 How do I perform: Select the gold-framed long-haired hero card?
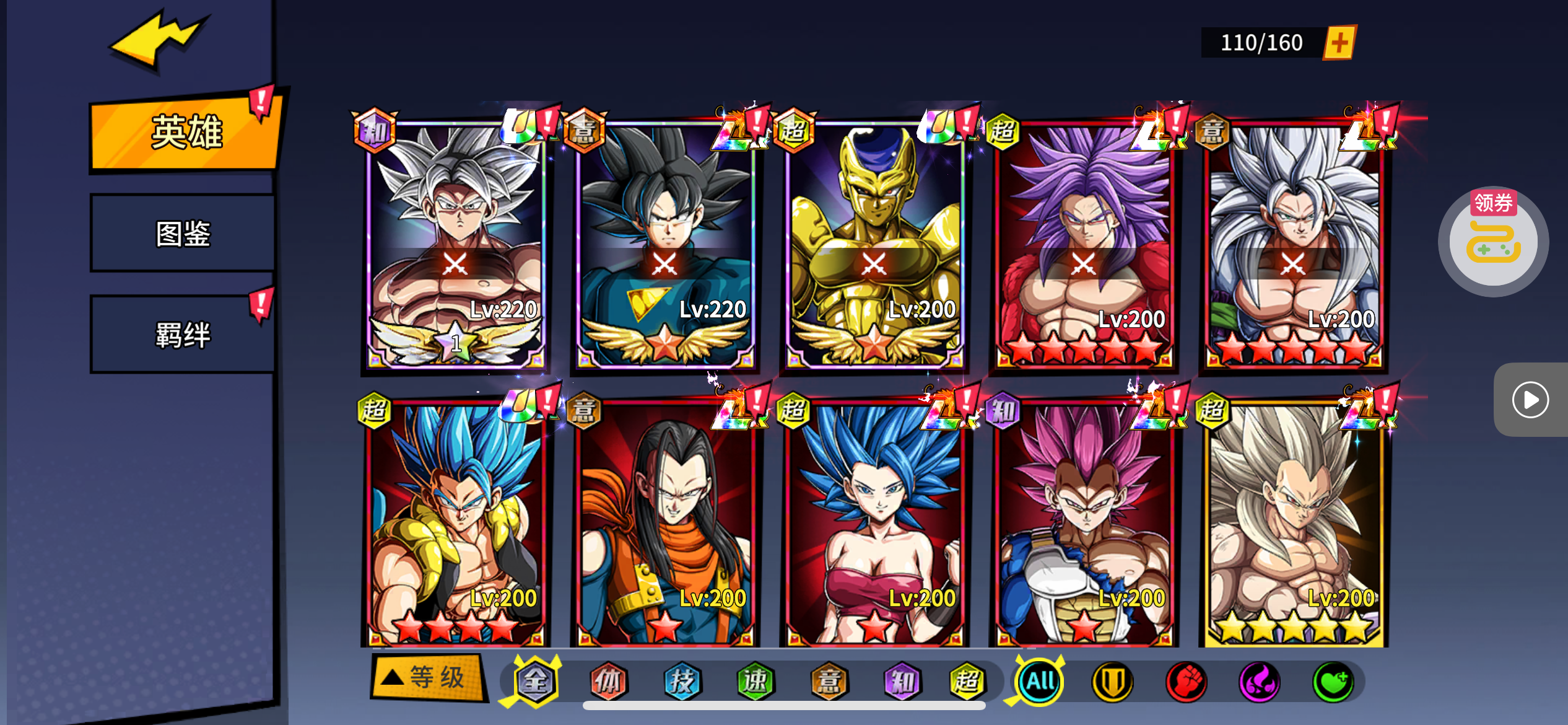coord(1293,524)
